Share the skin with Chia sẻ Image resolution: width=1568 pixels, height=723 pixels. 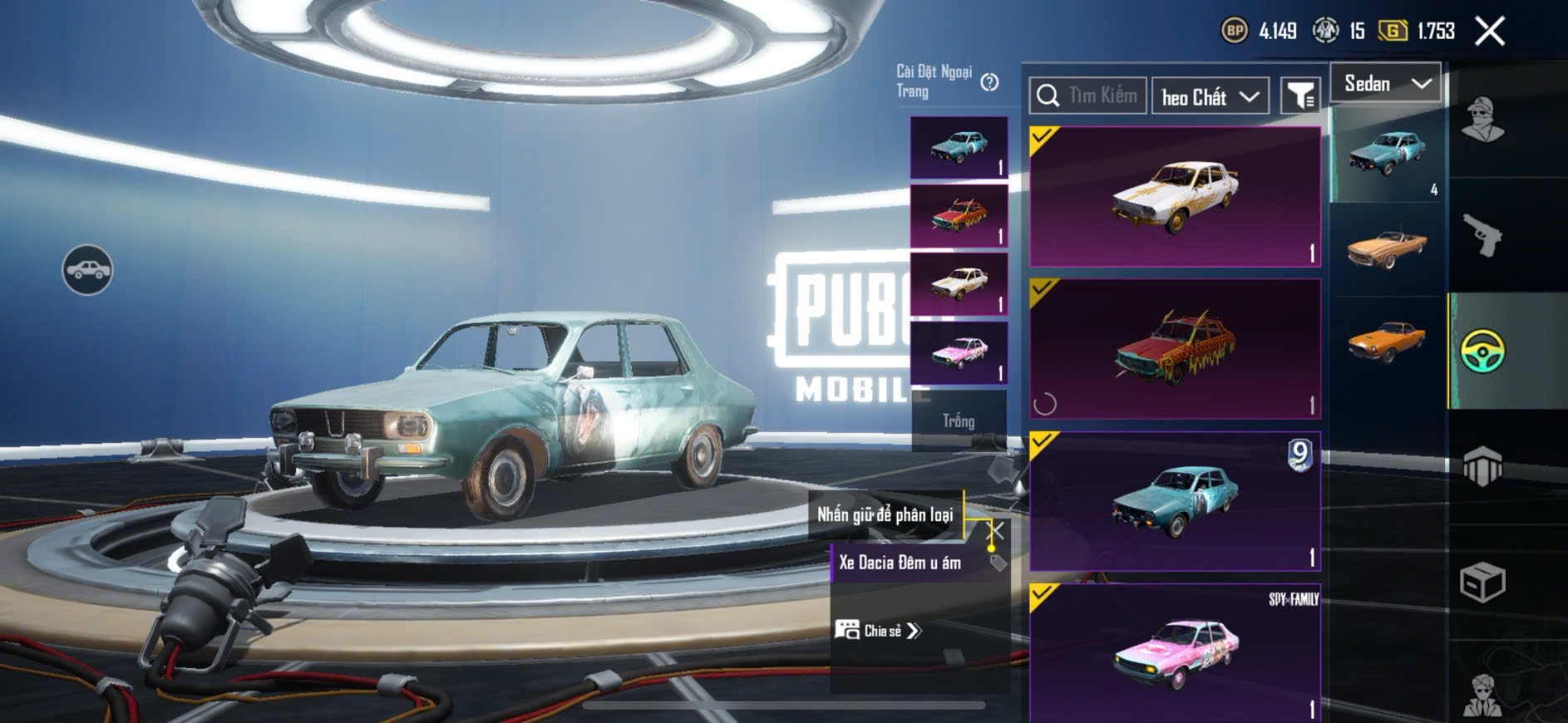point(878,631)
